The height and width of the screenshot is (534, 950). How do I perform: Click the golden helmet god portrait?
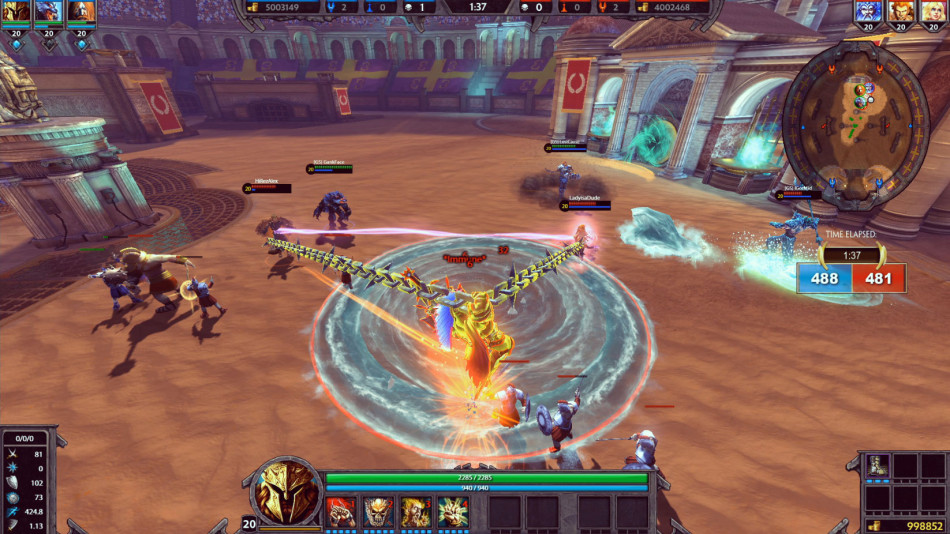point(287,492)
